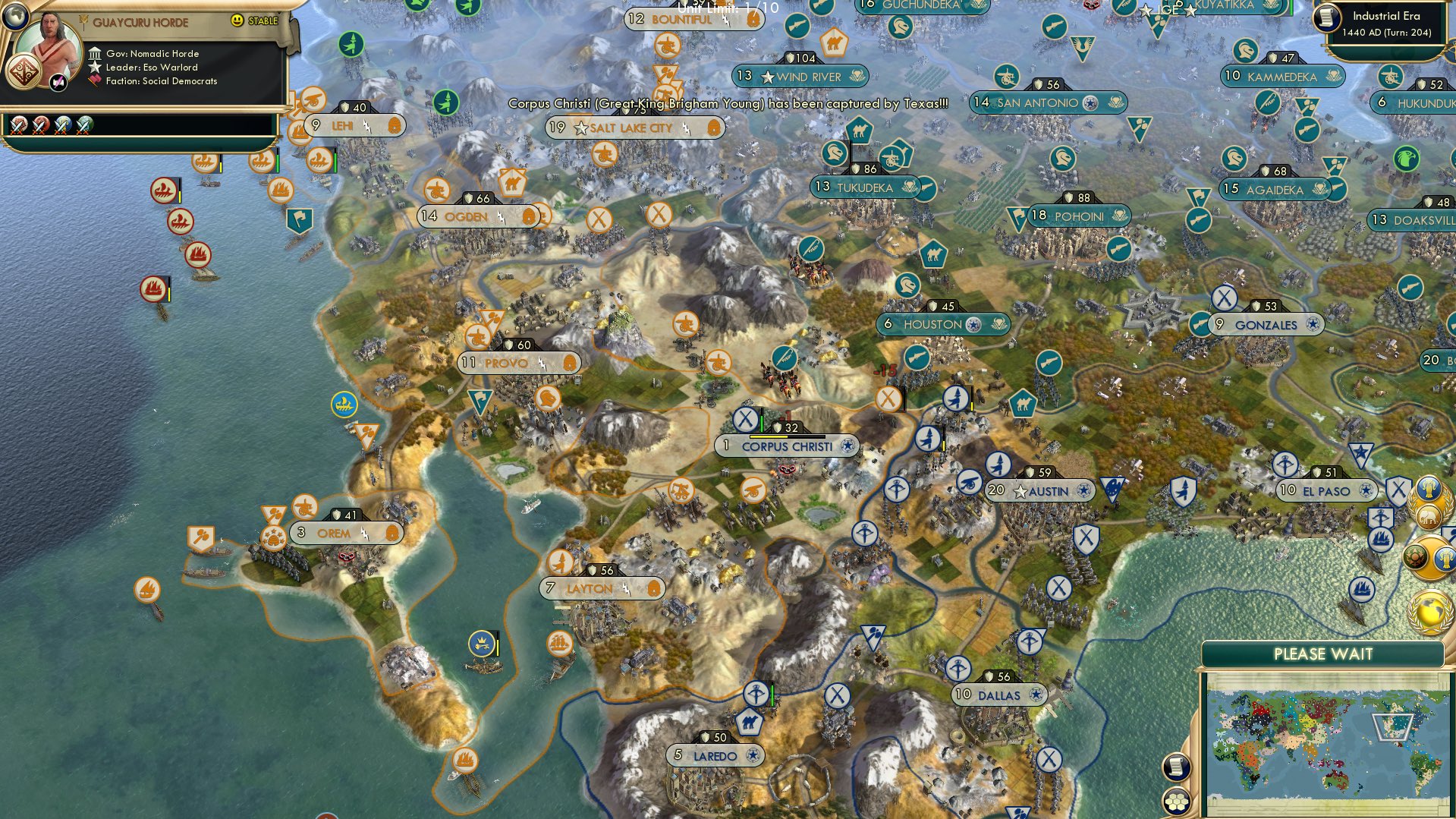Select the Houston city banner
The width and height of the screenshot is (1456, 819).
[x=943, y=324]
